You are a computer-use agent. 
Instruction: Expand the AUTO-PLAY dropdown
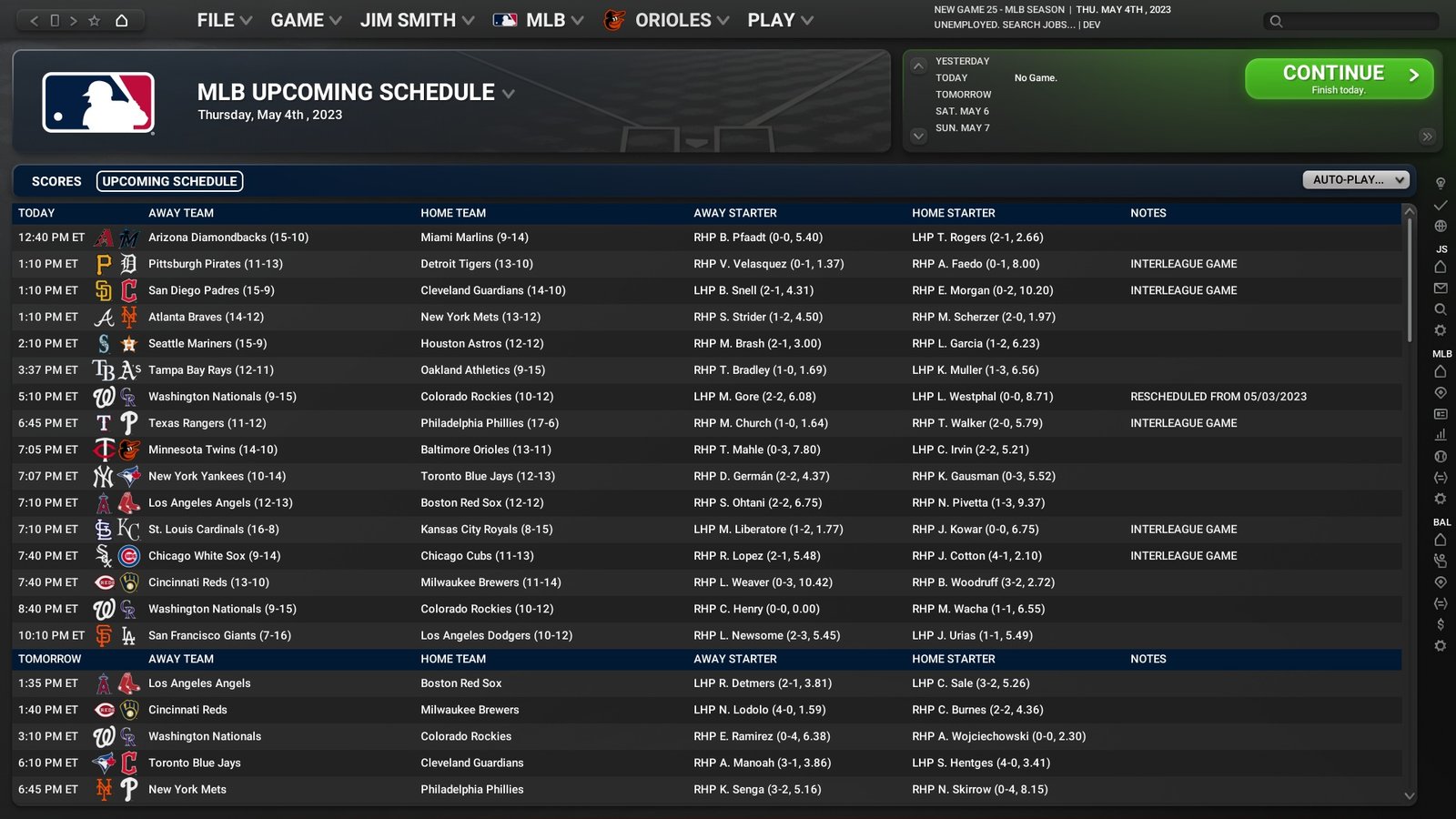[x=1356, y=180]
